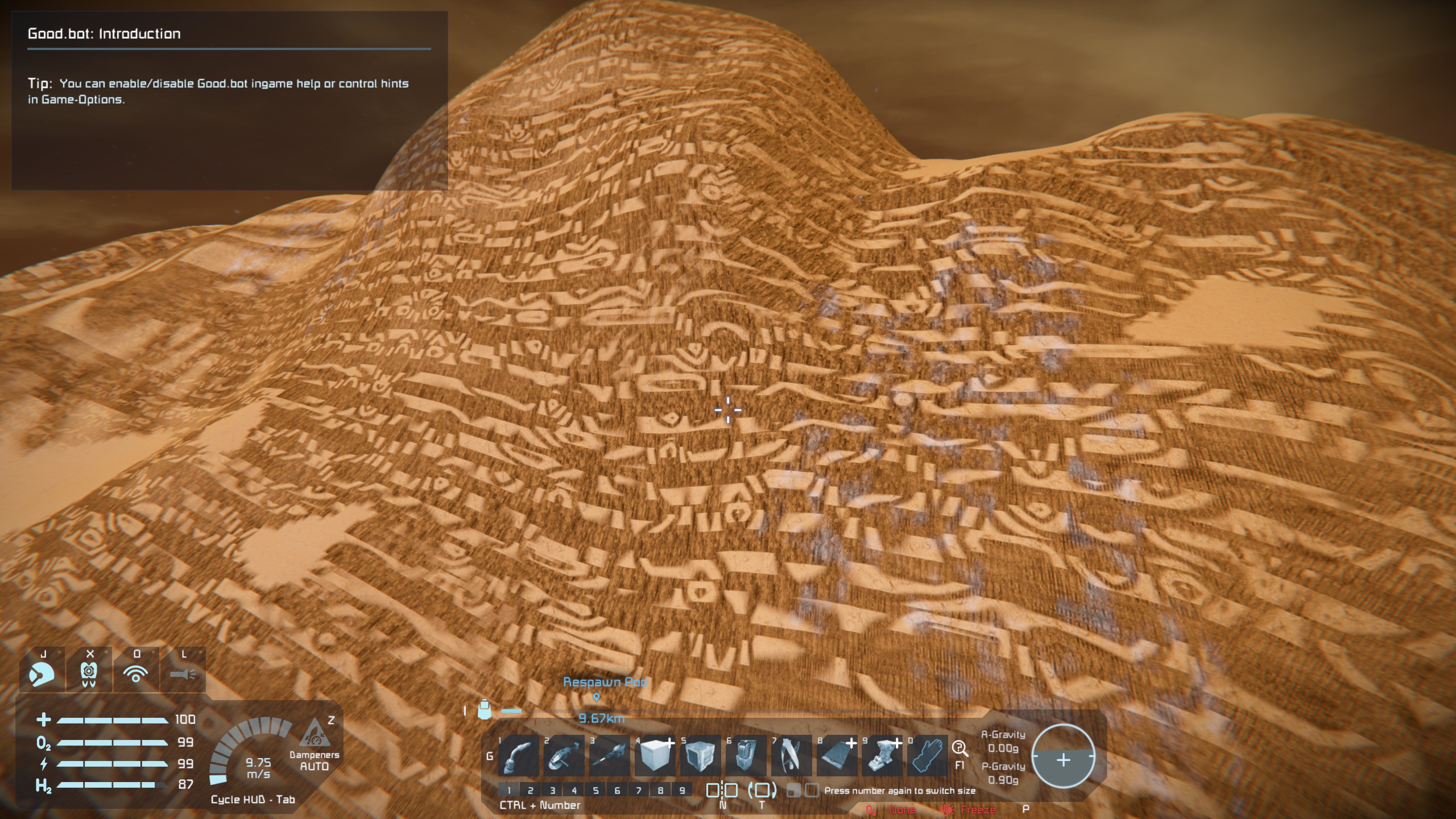This screenshot has height=819, width=1456.
Task: Select the flat grated panel block slot
Action: [837, 756]
